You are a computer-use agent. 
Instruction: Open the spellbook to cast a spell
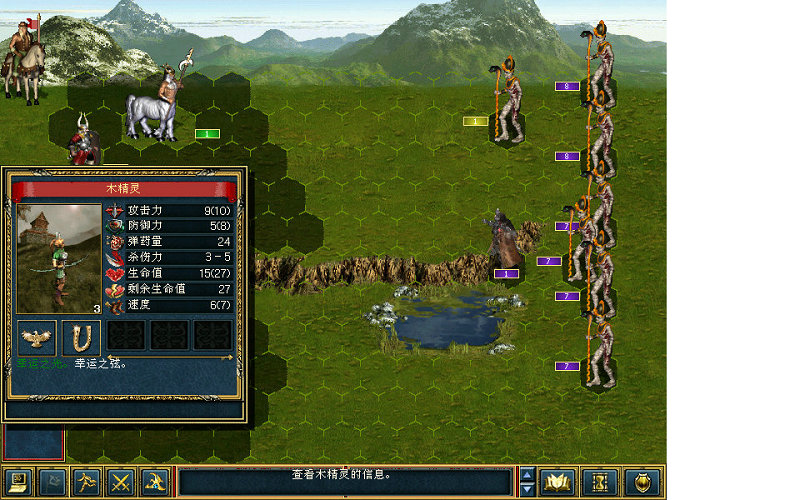coord(557,483)
